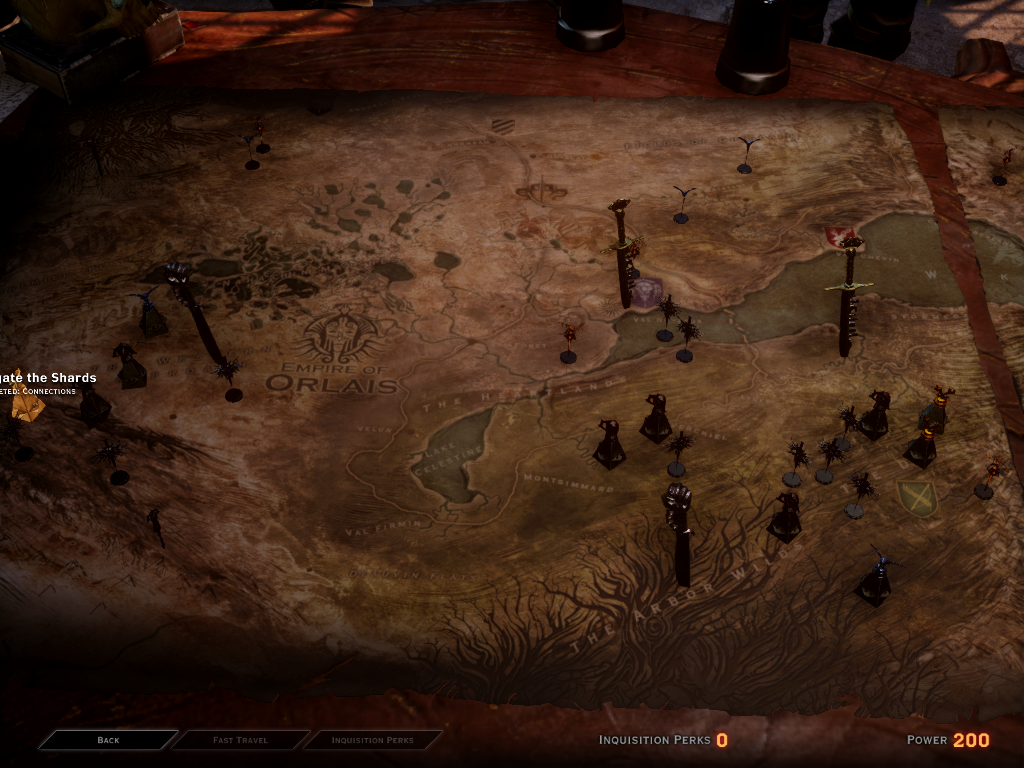Select the Fast Travel button
The width and height of the screenshot is (1024, 768).
click(240, 740)
